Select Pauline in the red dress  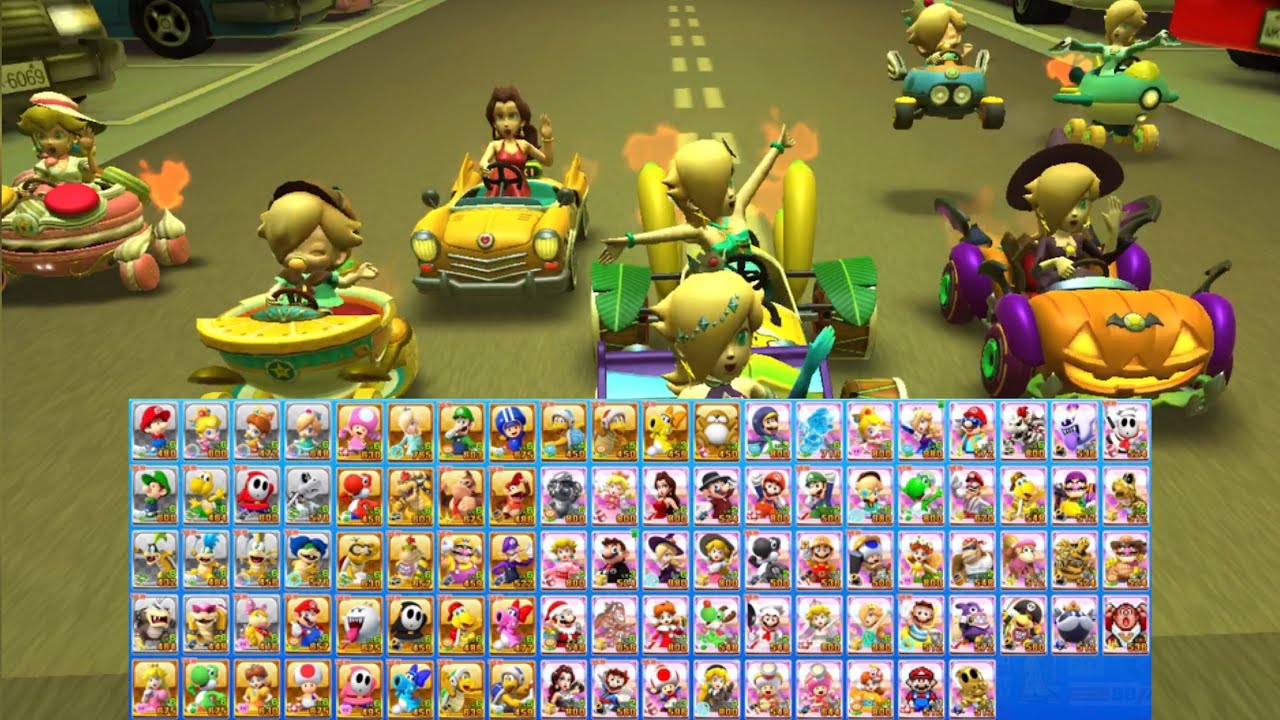click(666, 494)
